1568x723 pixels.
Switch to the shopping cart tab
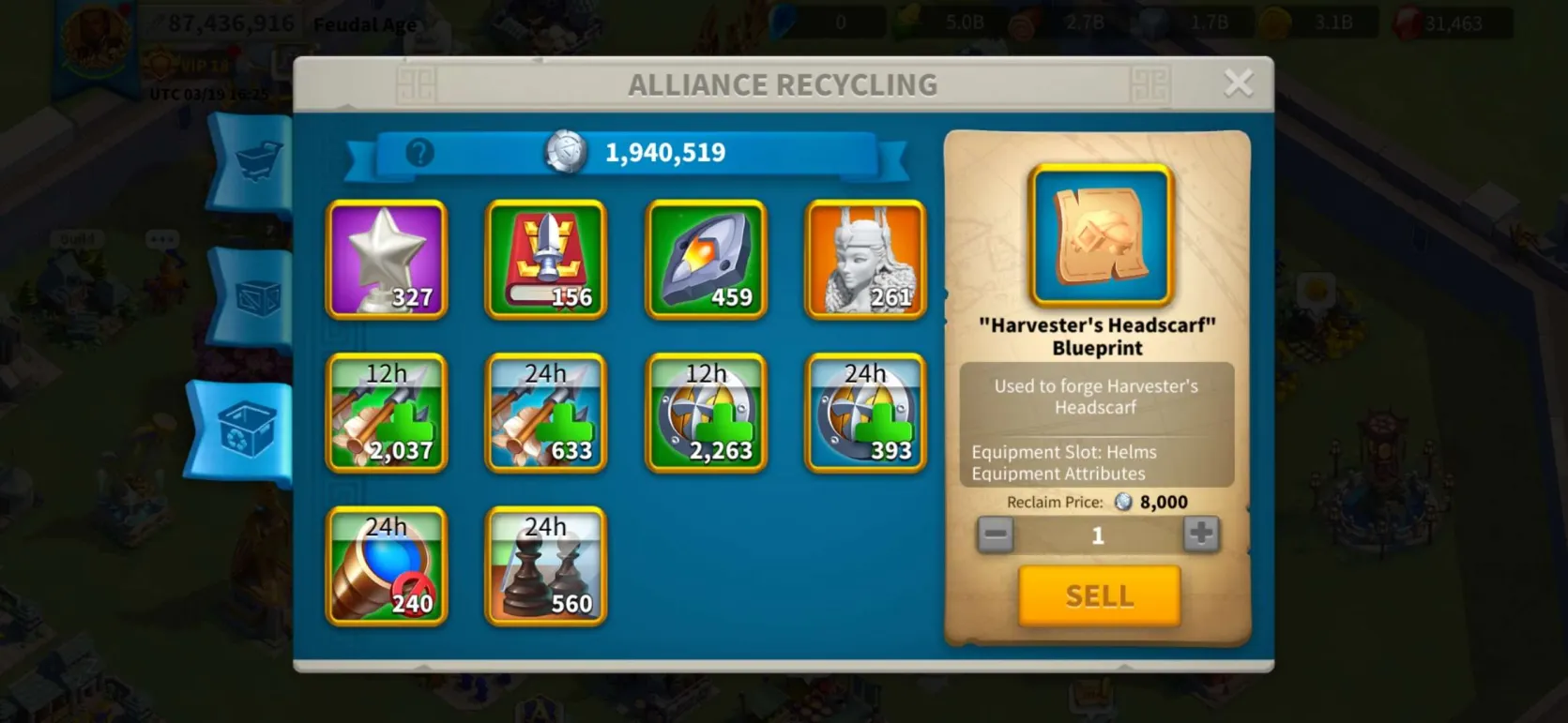pos(257,161)
